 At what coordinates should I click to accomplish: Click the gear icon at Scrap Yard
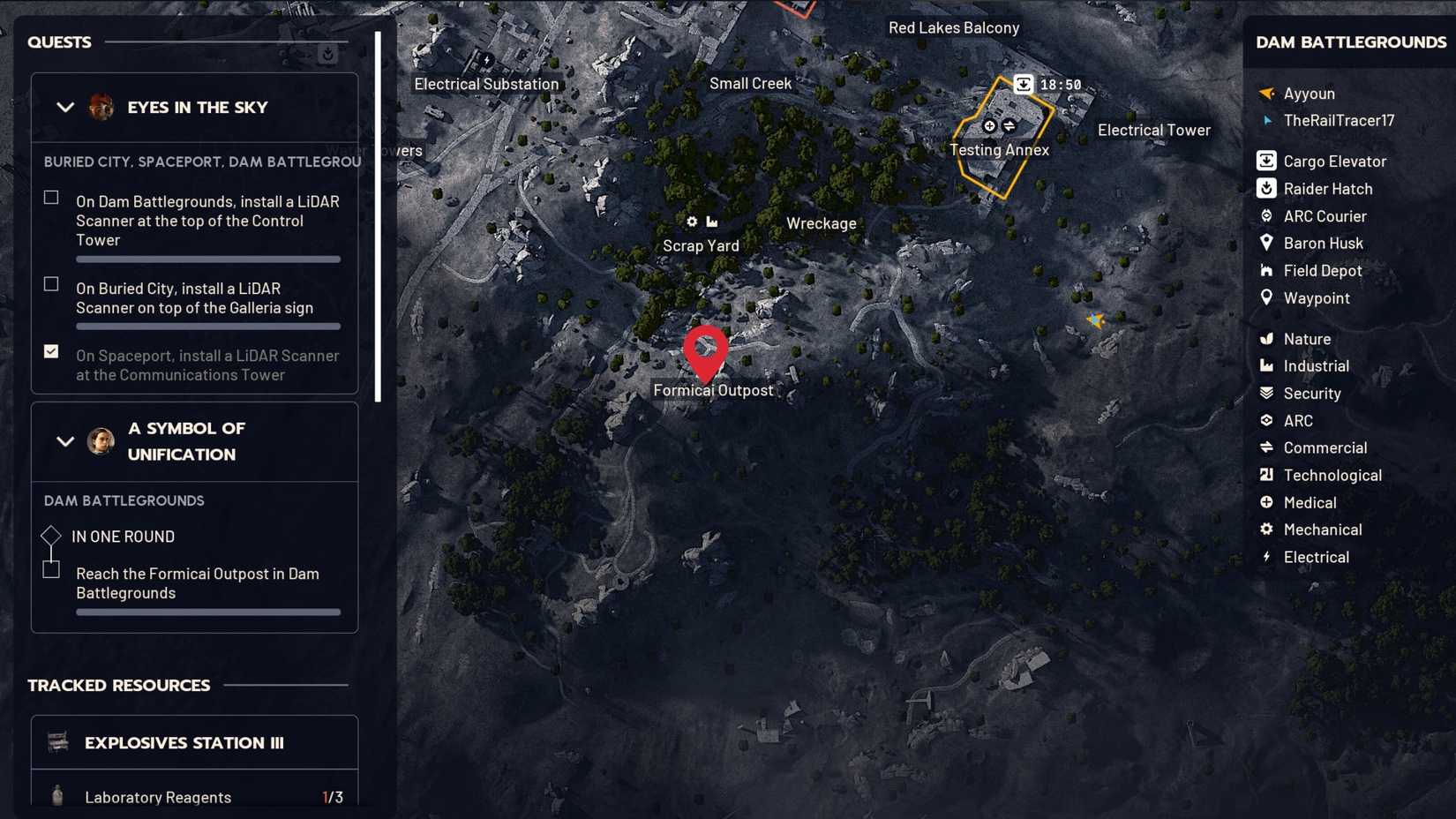(x=691, y=222)
